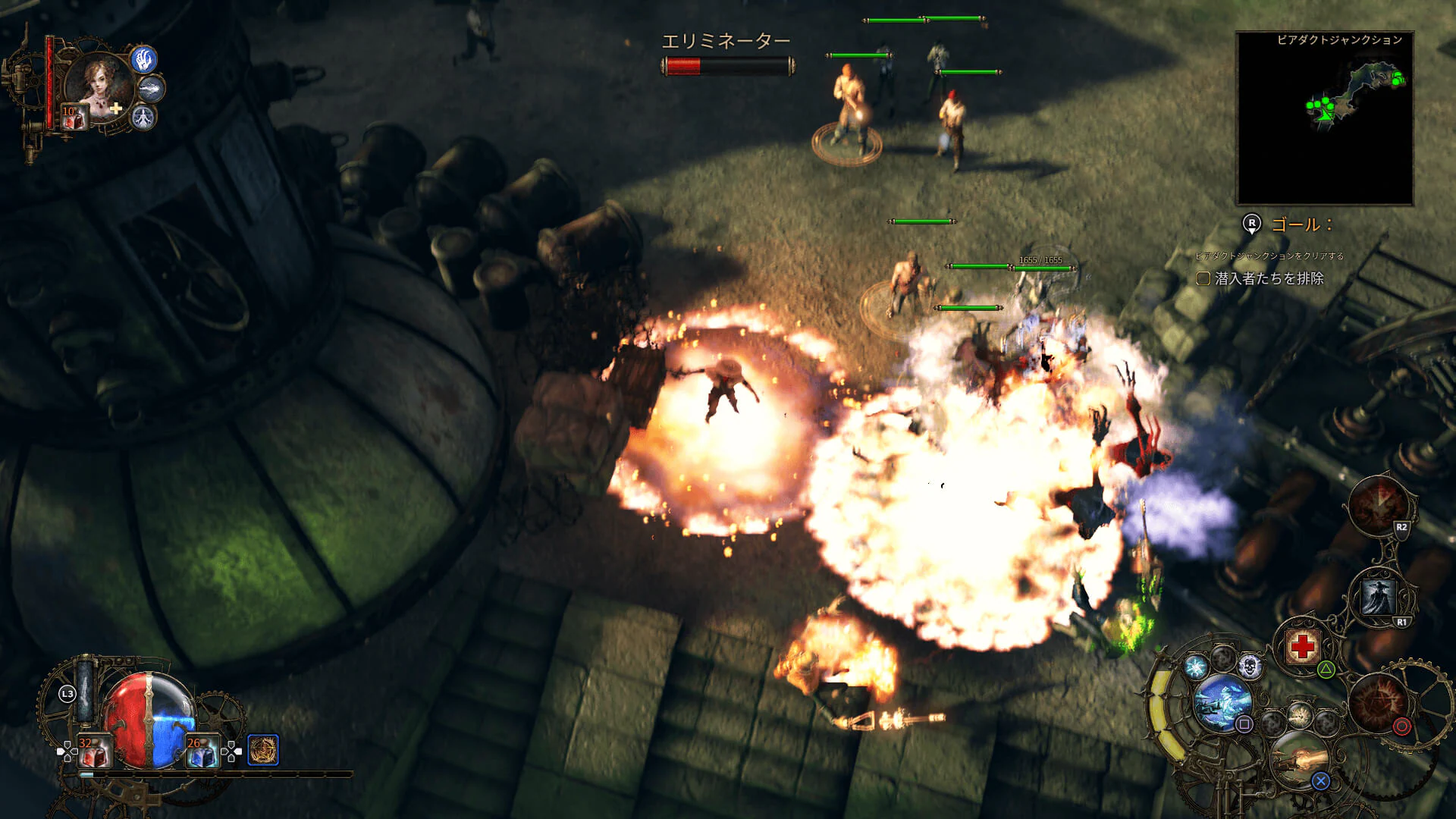The height and width of the screenshot is (819, 1456).
Task: Toggle the blue ghost-hand behavior icon near the portrait
Action: 144,60
